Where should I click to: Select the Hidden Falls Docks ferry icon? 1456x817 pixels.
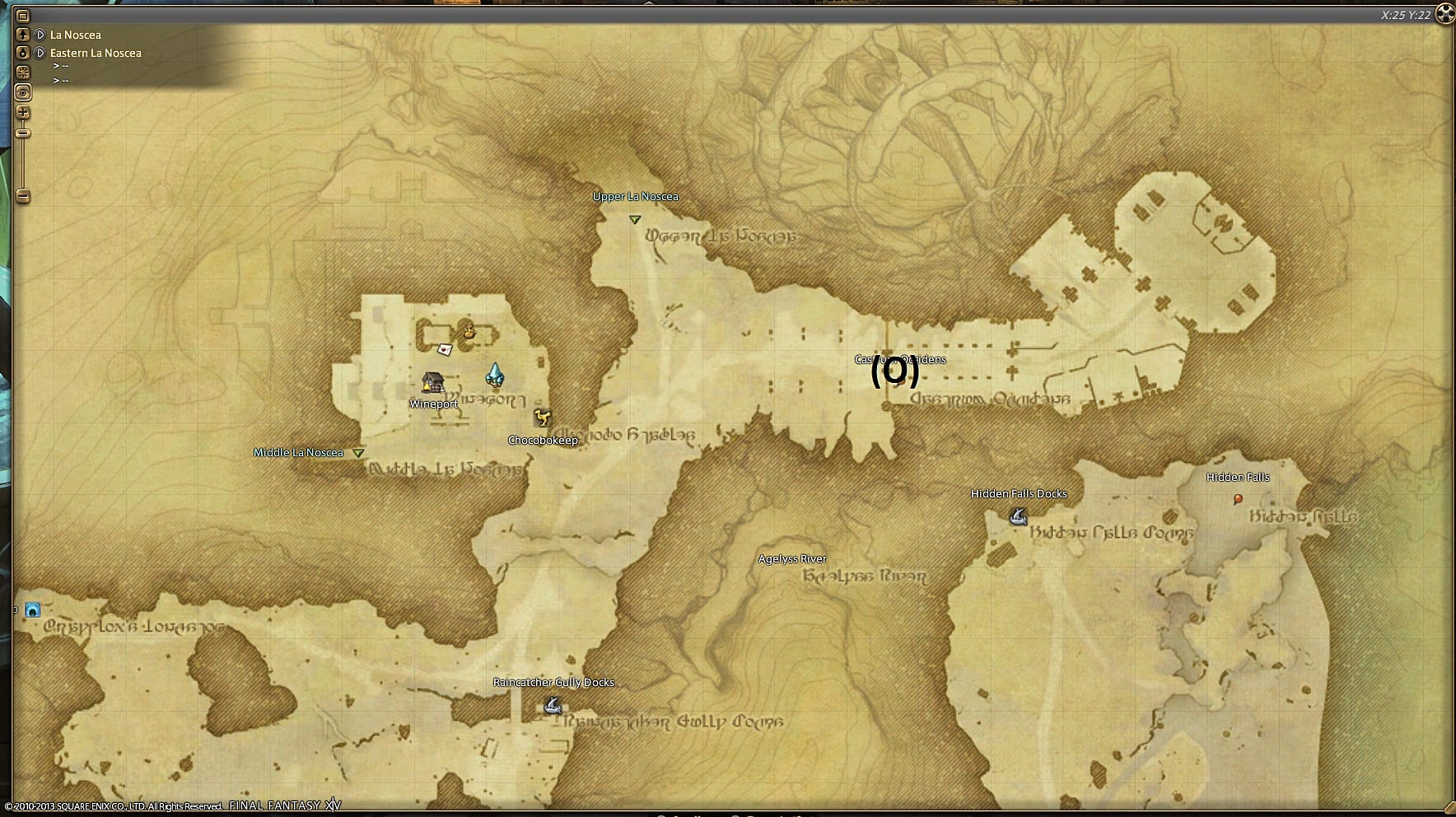(1018, 515)
